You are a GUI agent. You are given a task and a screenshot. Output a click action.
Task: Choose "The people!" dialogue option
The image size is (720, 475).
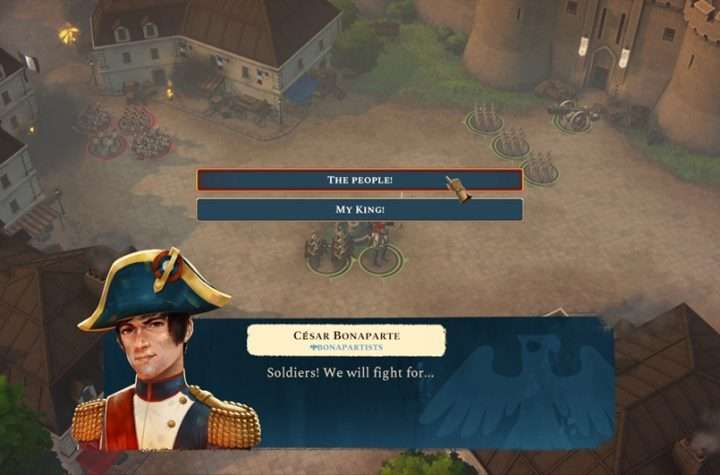click(x=359, y=180)
